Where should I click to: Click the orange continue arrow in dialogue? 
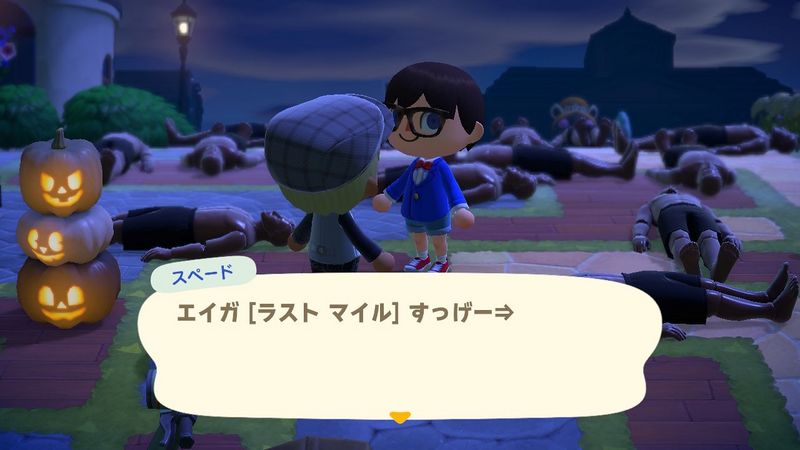tap(400, 414)
